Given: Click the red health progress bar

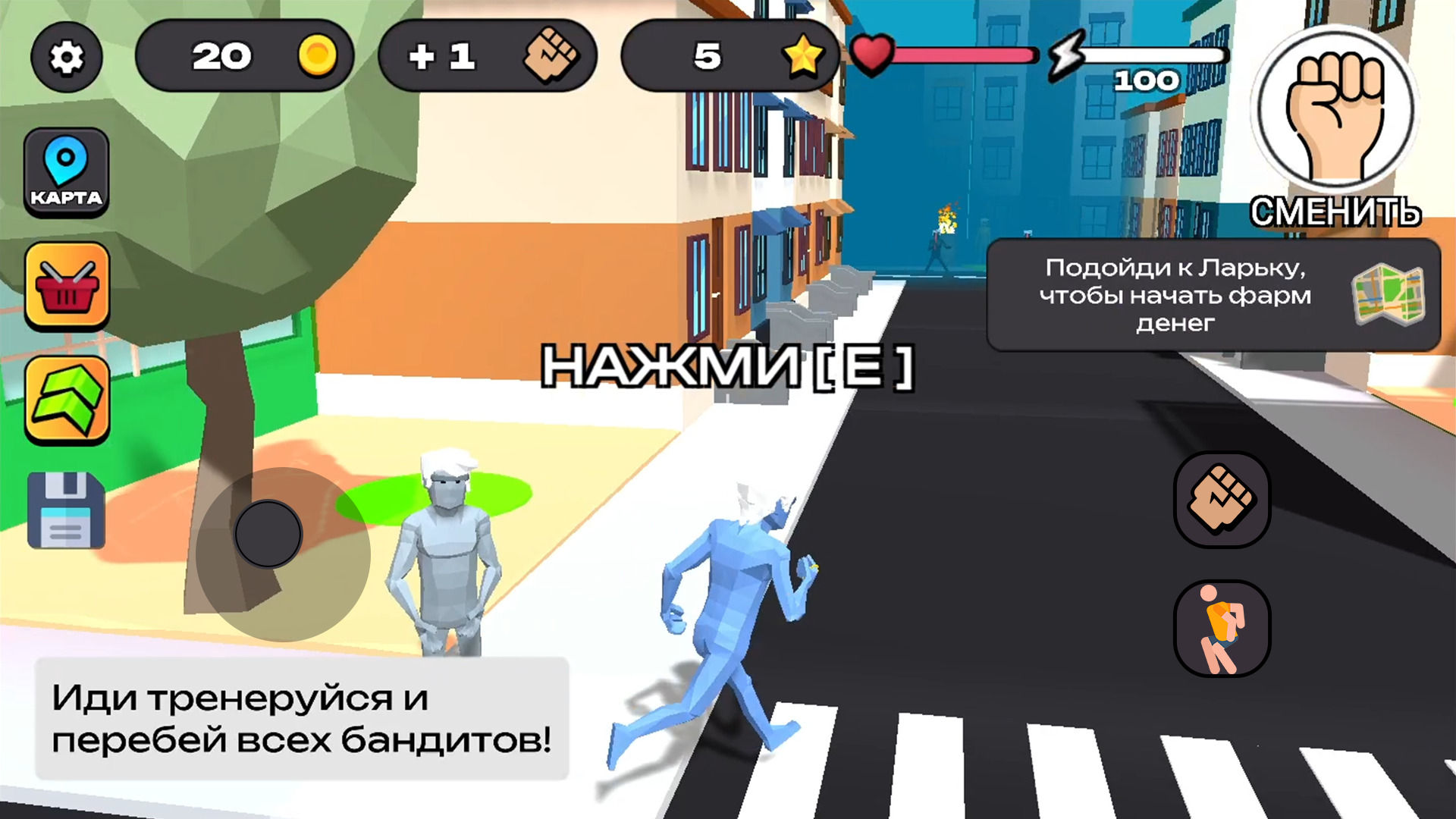Looking at the screenshot, I should tap(963, 55).
